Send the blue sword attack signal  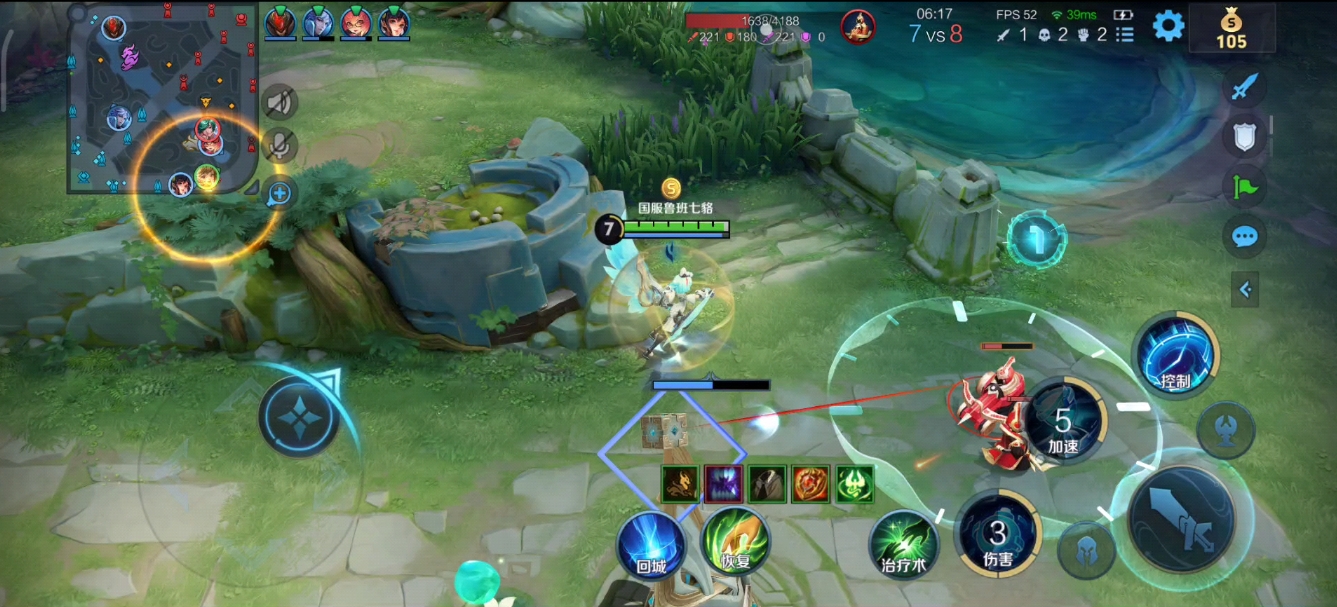coord(1244,87)
